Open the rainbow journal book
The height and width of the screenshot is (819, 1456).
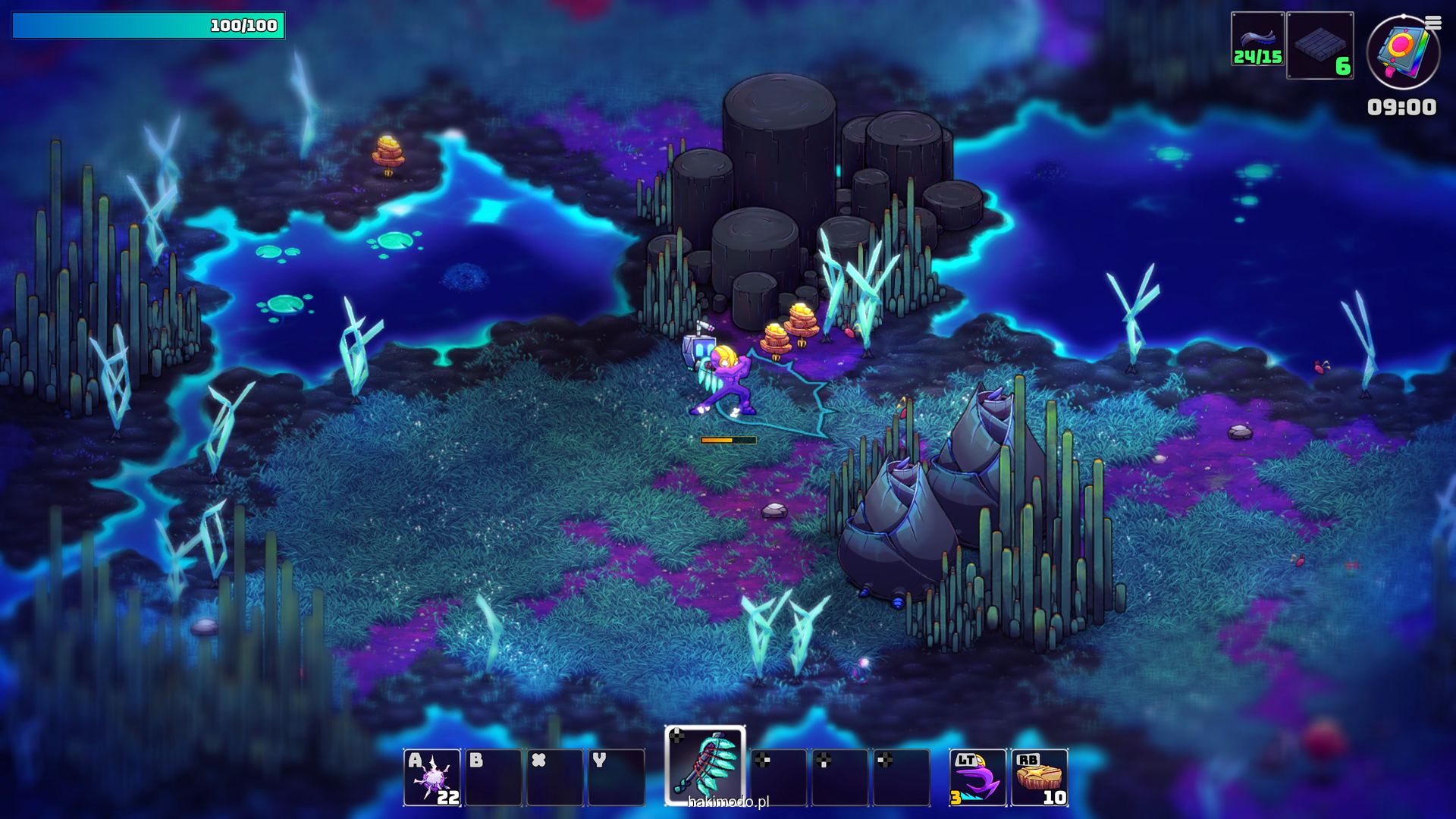[1402, 53]
